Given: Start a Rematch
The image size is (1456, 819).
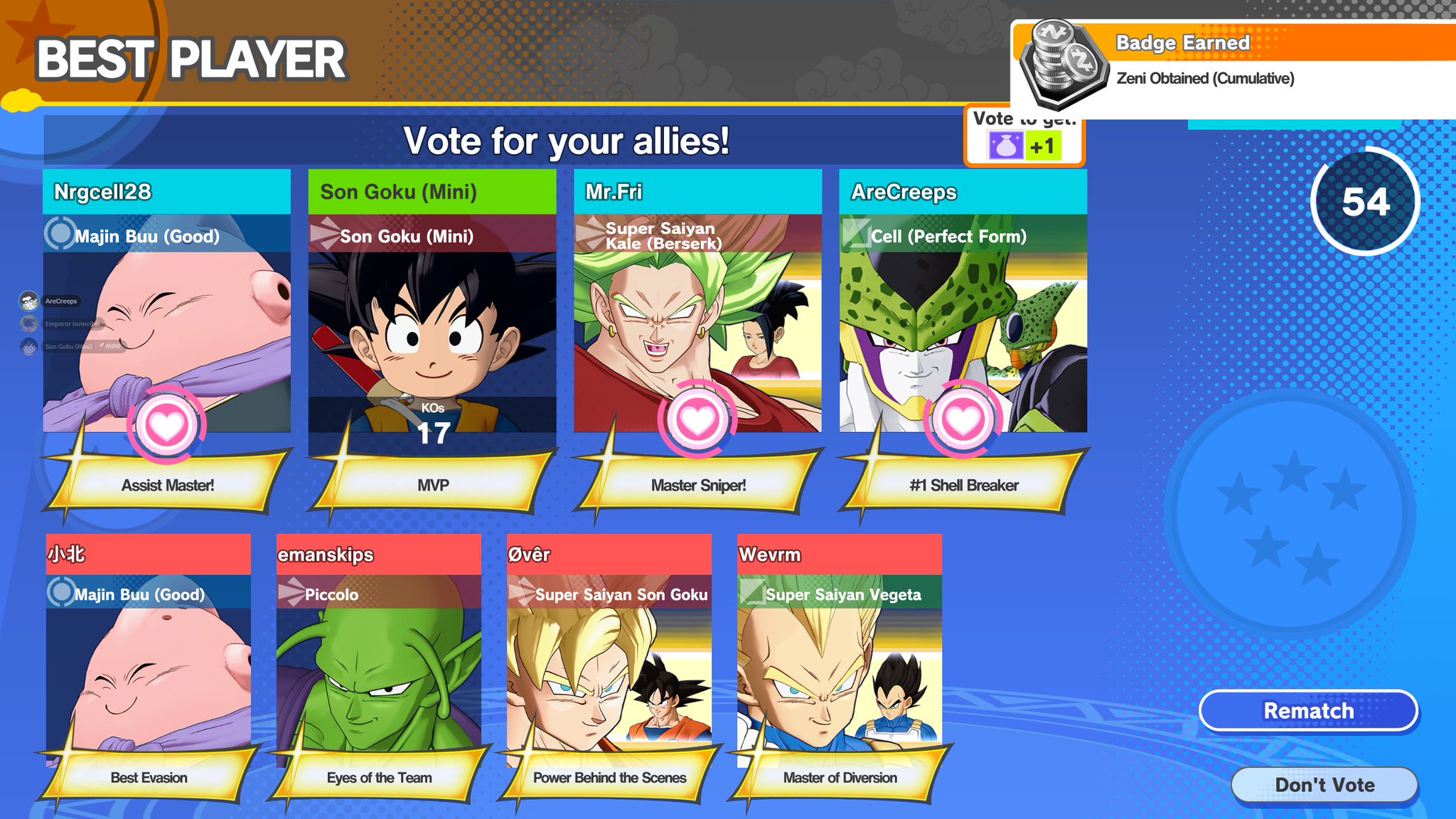Looking at the screenshot, I should (1308, 710).
